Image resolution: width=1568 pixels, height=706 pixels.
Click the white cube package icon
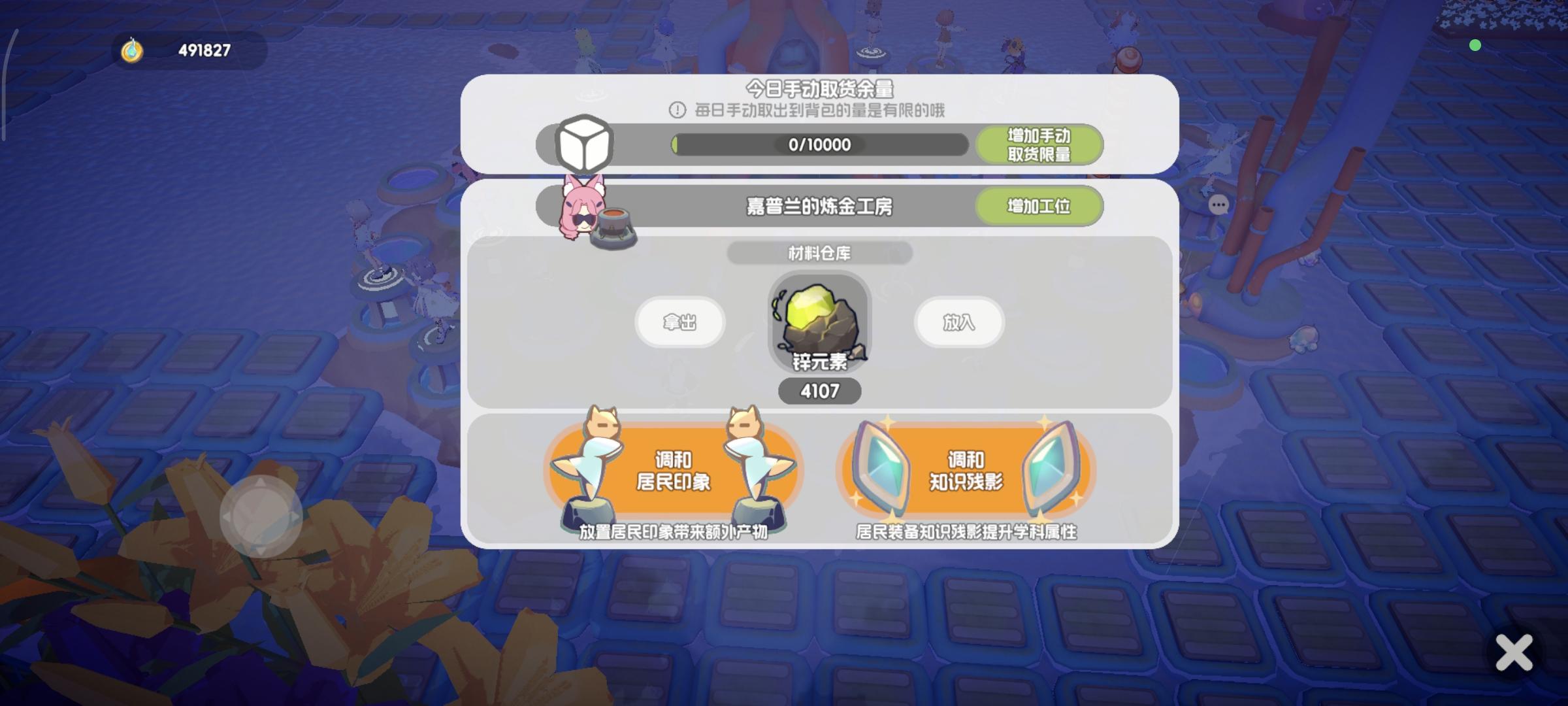coord(583,145)
